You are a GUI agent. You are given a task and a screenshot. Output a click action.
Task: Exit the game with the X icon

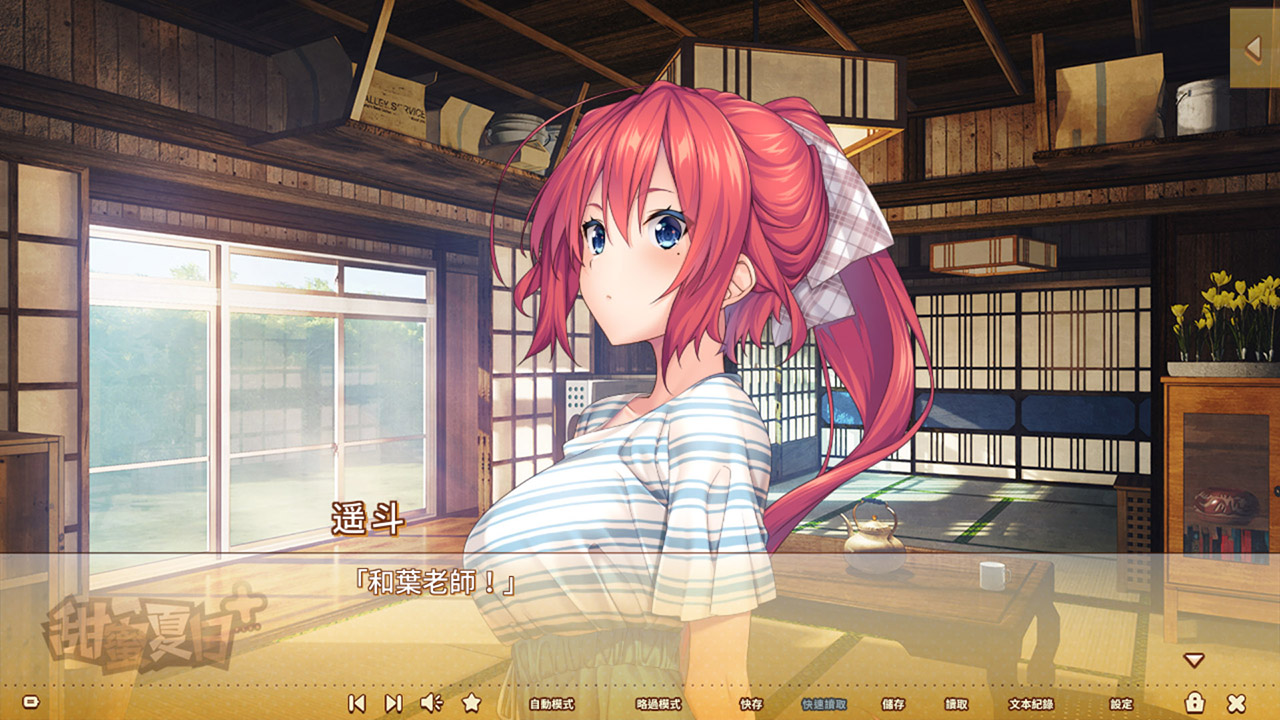coord(1236,704)
